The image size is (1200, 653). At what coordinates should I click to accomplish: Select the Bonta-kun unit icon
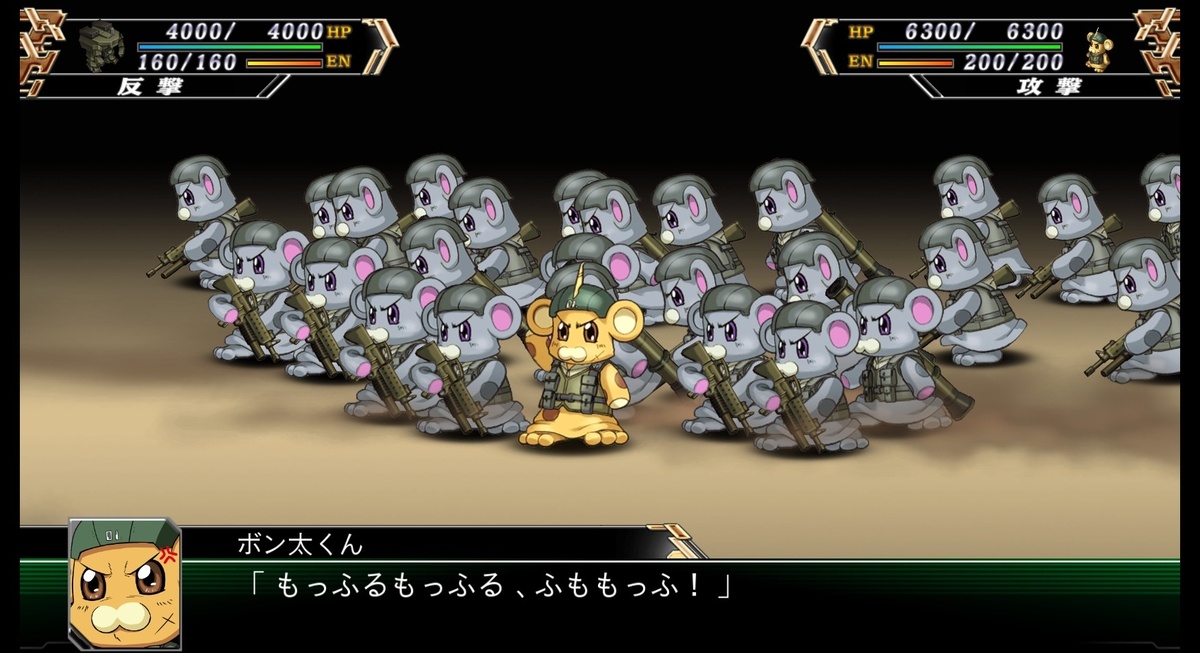click(x=1098, y=48)
